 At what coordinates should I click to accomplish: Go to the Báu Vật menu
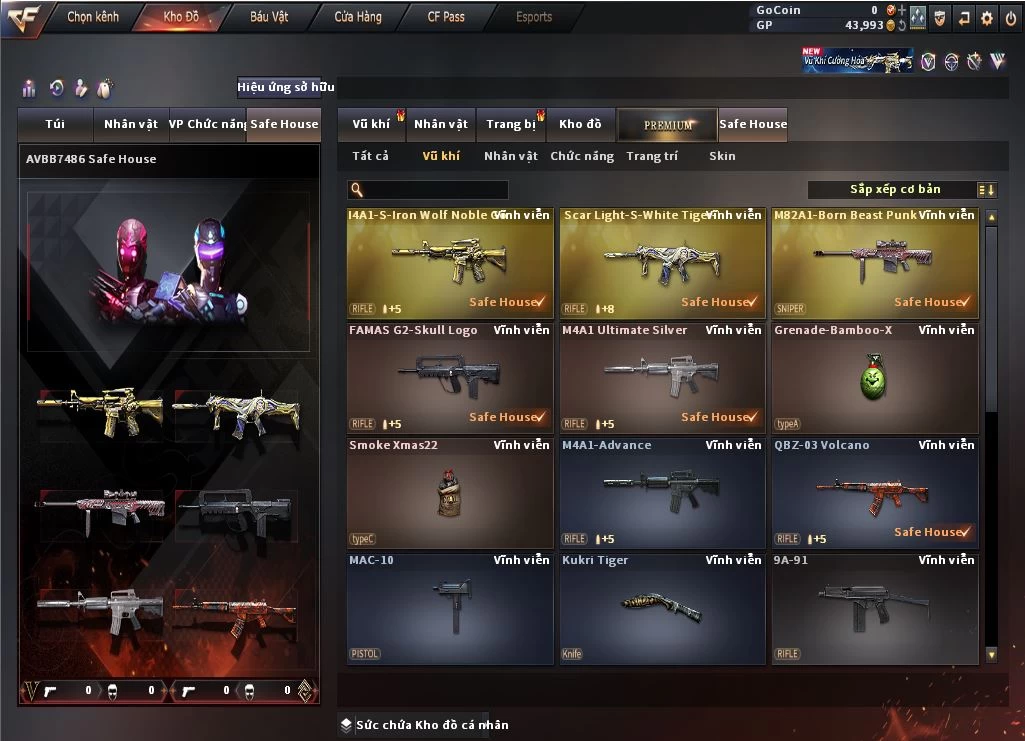coord(269,17)
